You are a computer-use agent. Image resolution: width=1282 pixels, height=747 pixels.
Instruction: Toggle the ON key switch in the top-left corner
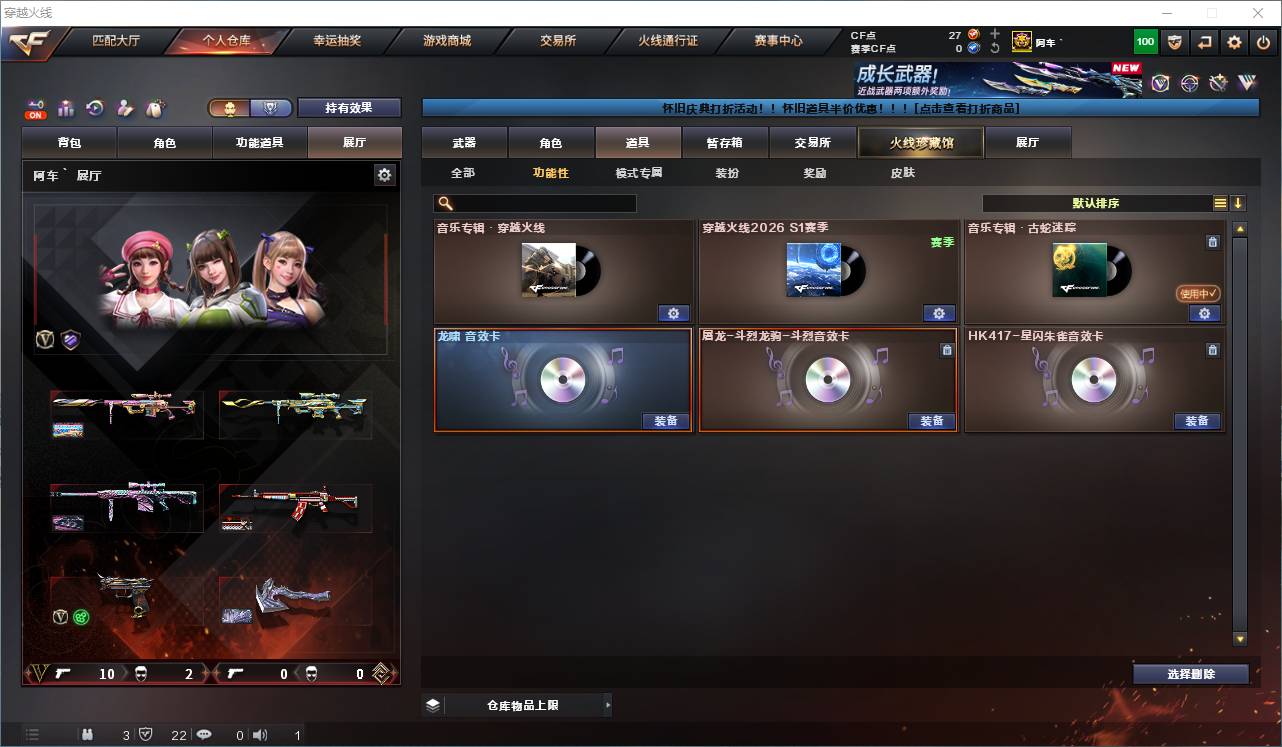pos(34,107)
